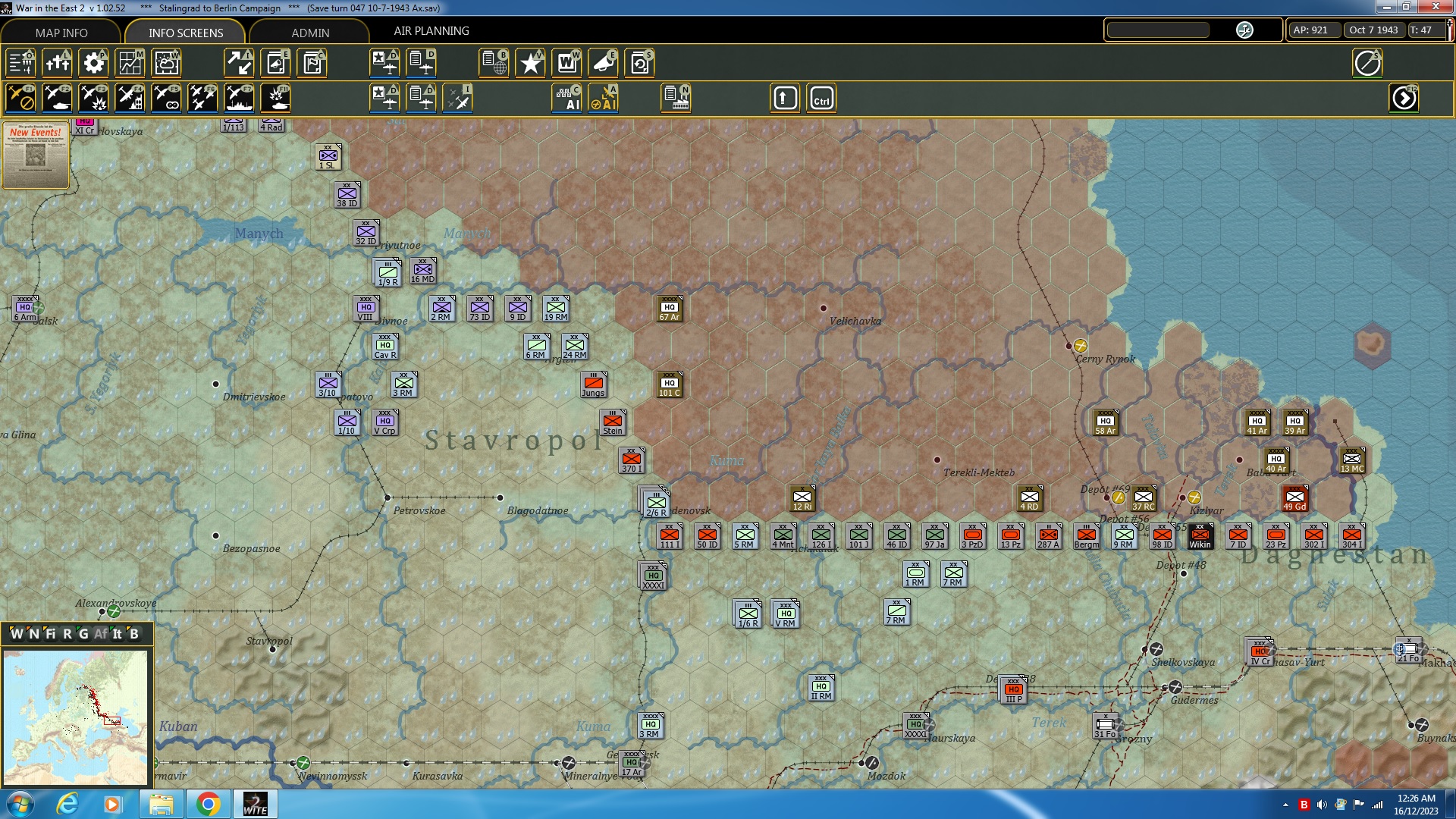Select the Naval Patrol air directive tool

(239, 98)
